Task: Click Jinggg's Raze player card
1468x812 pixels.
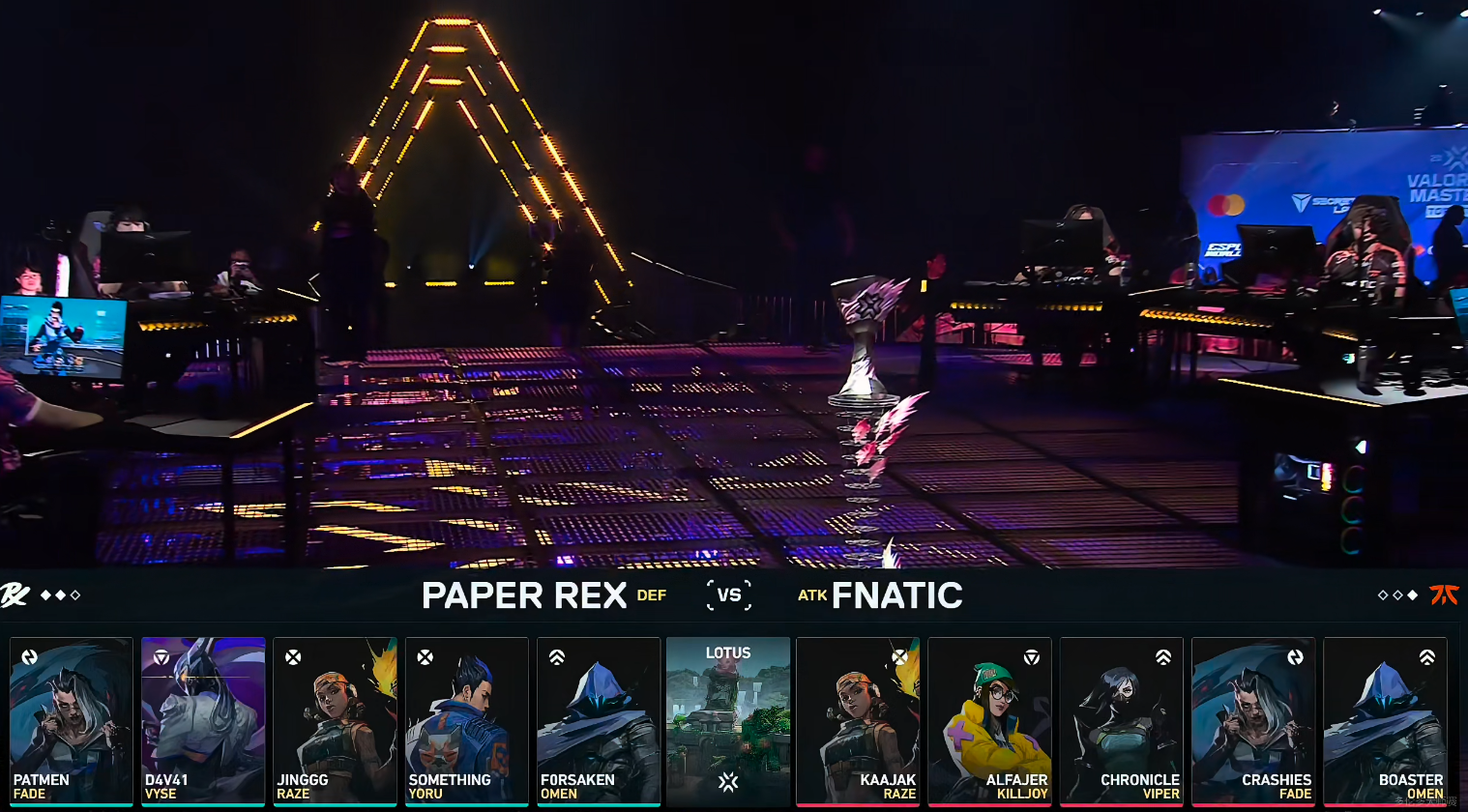Action: point(335,720)
